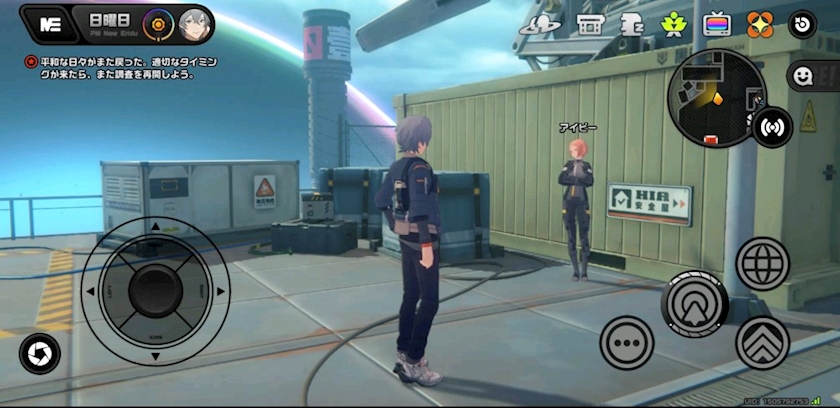840x408 pixels.
Task: Tap the orange time-of-day dial icon
Action: 159,22
